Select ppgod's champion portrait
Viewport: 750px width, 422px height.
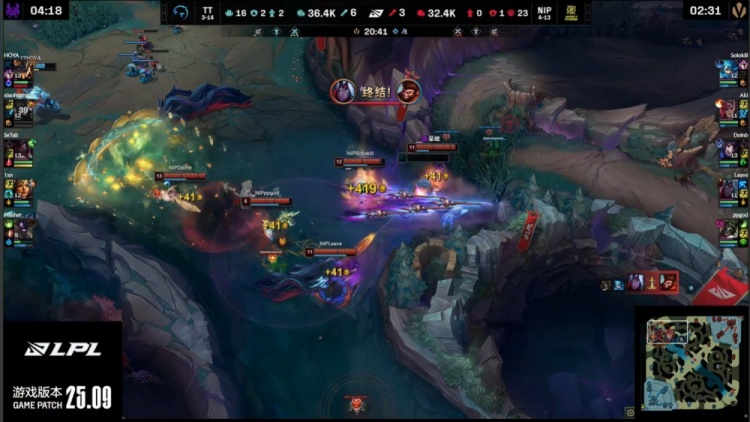coord(727,229)
